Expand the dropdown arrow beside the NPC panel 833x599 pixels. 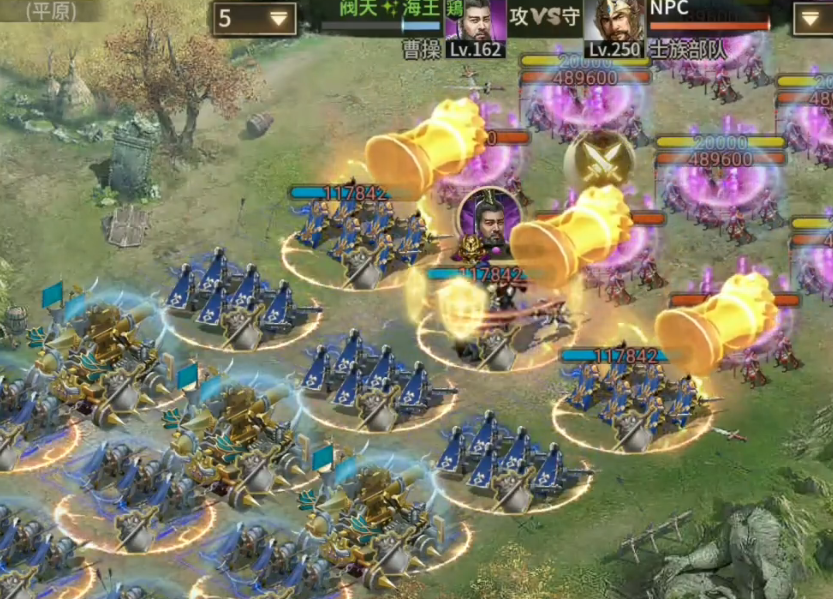click(x=812, y=18)
